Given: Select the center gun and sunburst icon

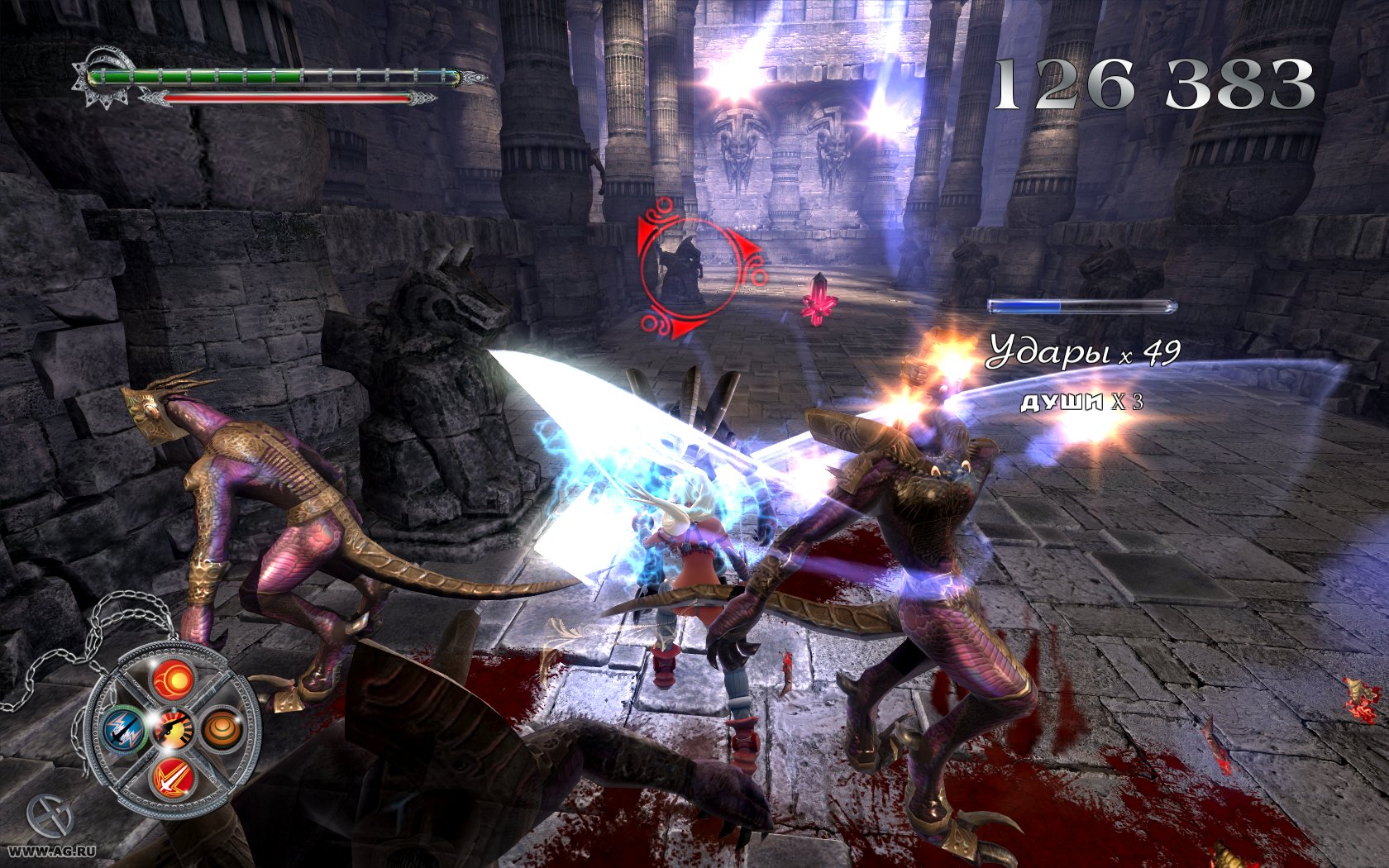Looking at the screenshot, I should click(x=174, y=729).
